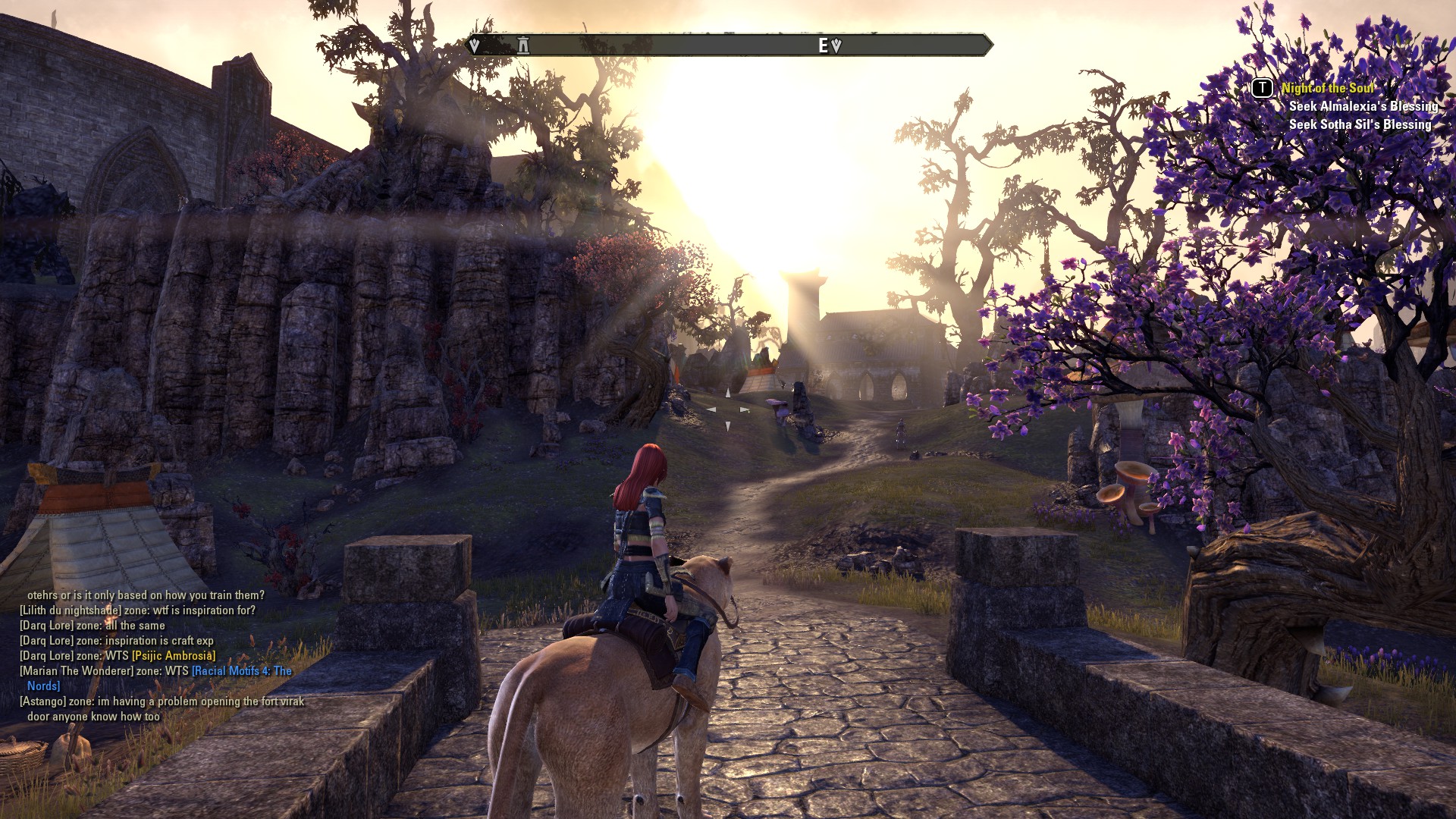Click the tower marker on the compass
Viewport: 1456px width, 819px height.
click(x=523, y=45)
